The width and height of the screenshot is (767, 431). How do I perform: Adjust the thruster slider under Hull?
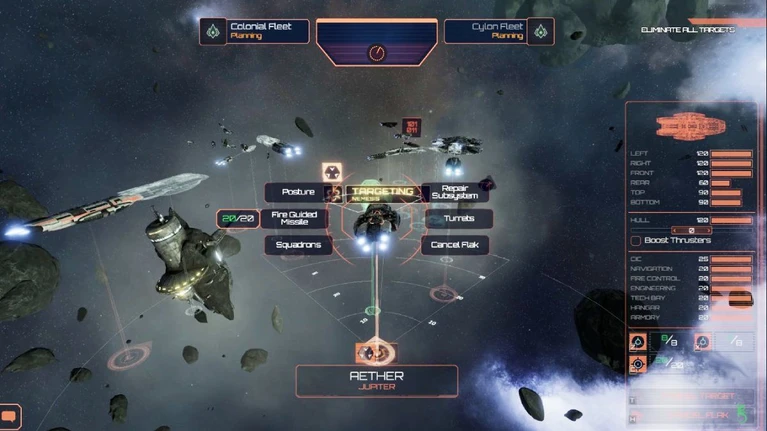pyautogui.click(x=691, y=230)
